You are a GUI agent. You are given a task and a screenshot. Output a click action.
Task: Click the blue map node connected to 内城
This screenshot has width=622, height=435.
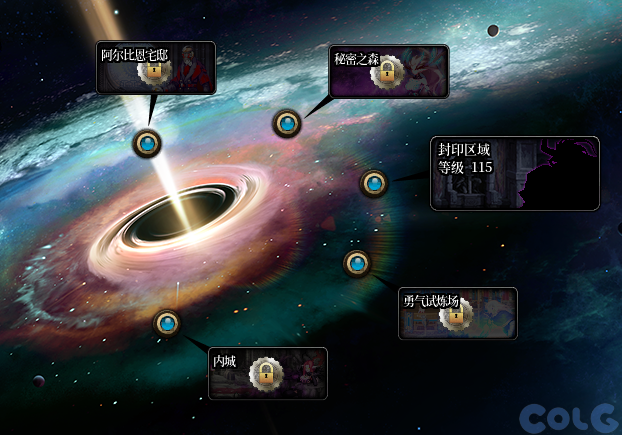click(x=167, y=324)
